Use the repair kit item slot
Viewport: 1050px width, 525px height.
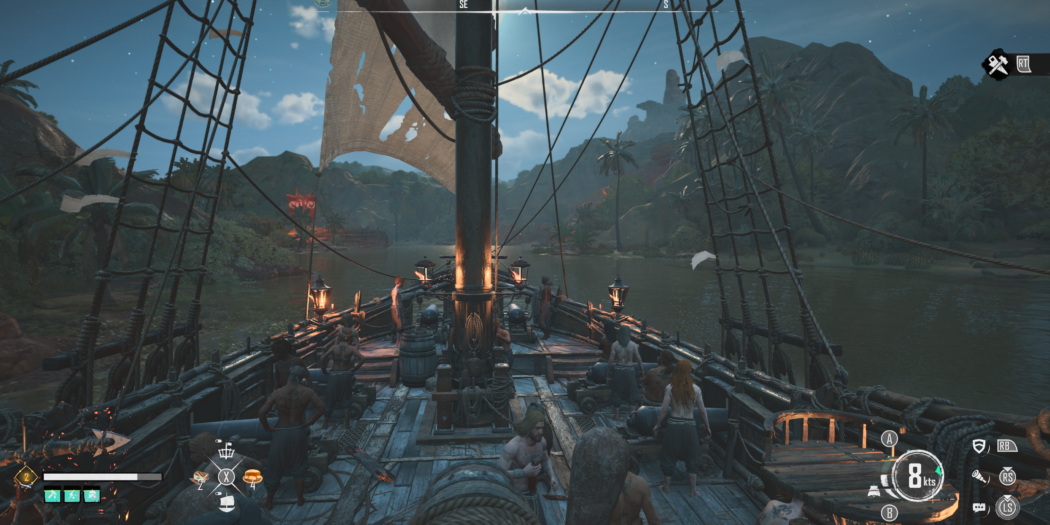pos(200,478)
